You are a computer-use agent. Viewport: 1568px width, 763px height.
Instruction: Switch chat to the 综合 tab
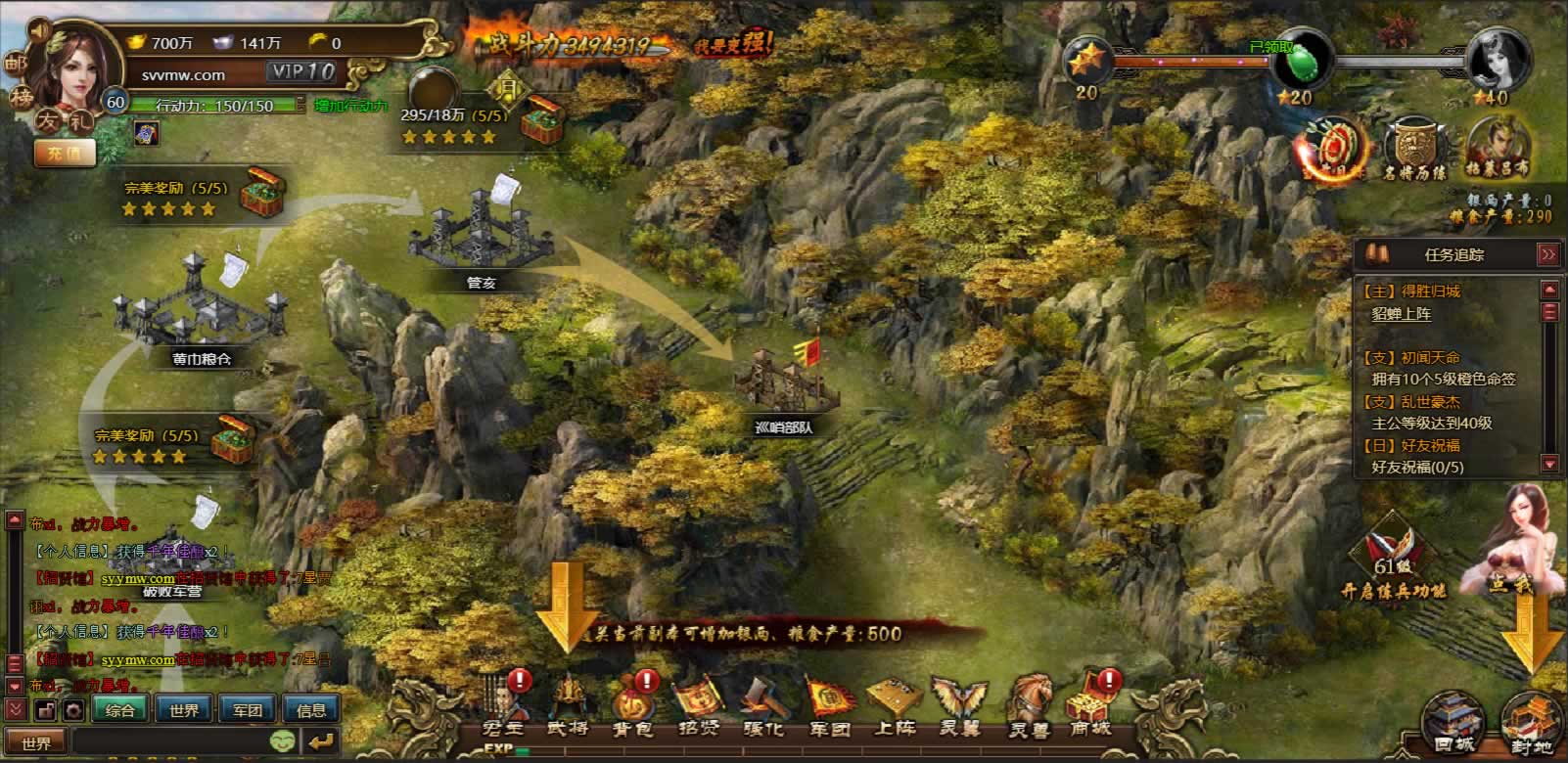coord(120,710)
